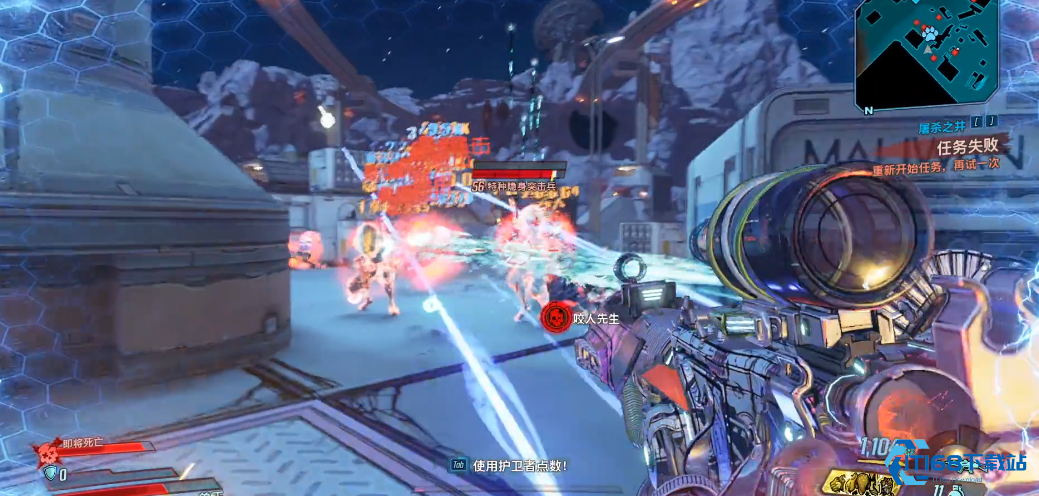The height and width of the screenshot is (496, 1039).
Task: Click the red skull death icon
Action: (x=46, y=455)
